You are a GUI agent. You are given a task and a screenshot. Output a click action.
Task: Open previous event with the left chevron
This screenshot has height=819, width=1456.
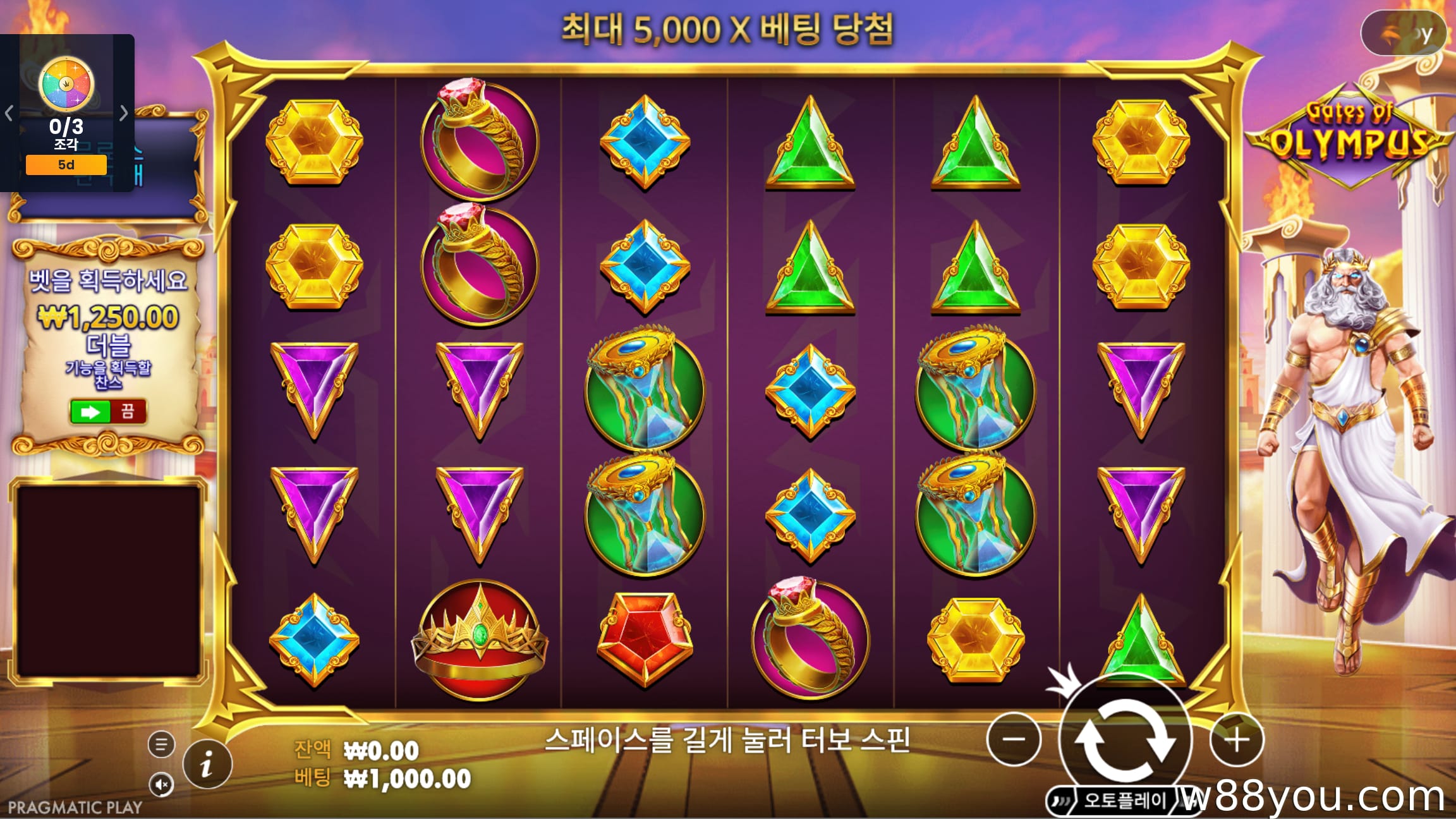click(9, 112)
